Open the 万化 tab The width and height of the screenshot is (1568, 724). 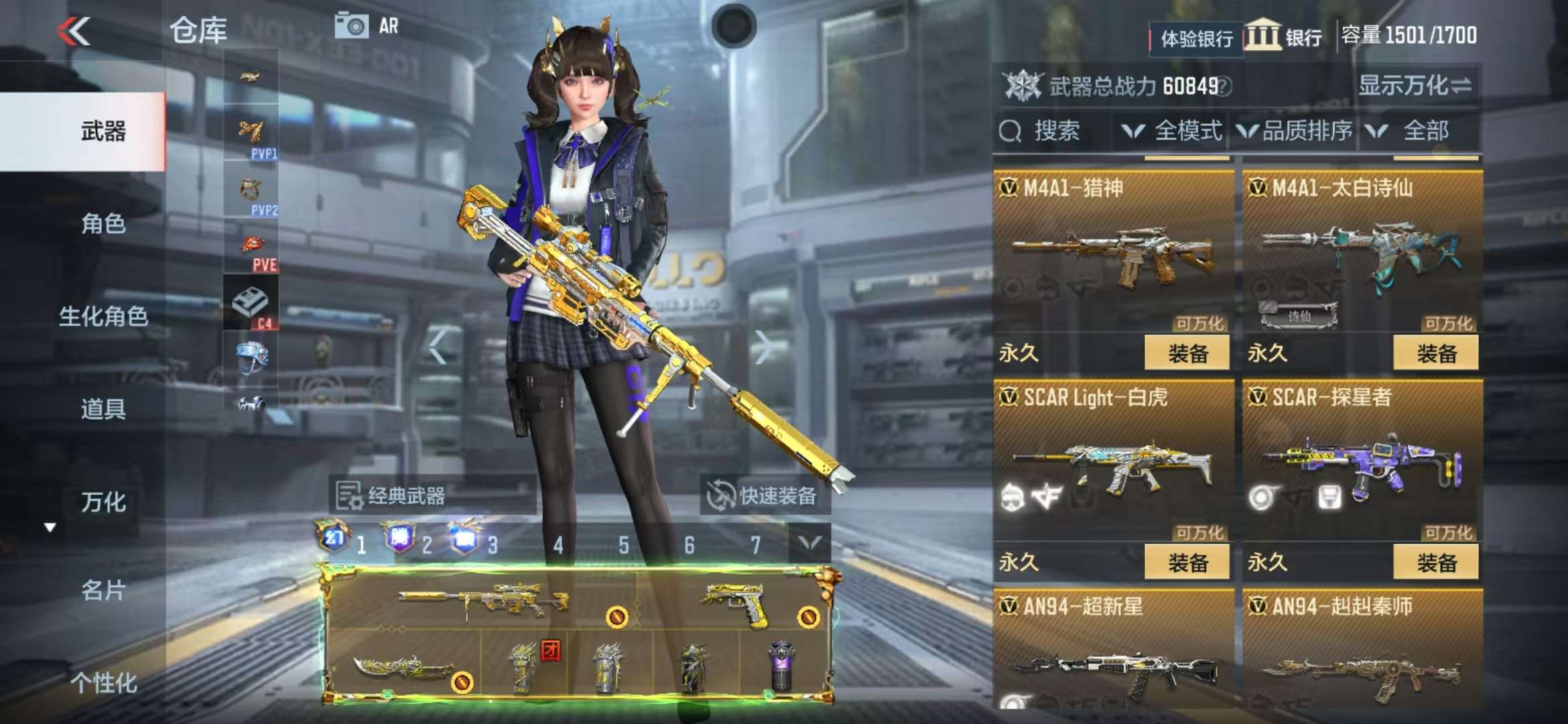(103, 501)
